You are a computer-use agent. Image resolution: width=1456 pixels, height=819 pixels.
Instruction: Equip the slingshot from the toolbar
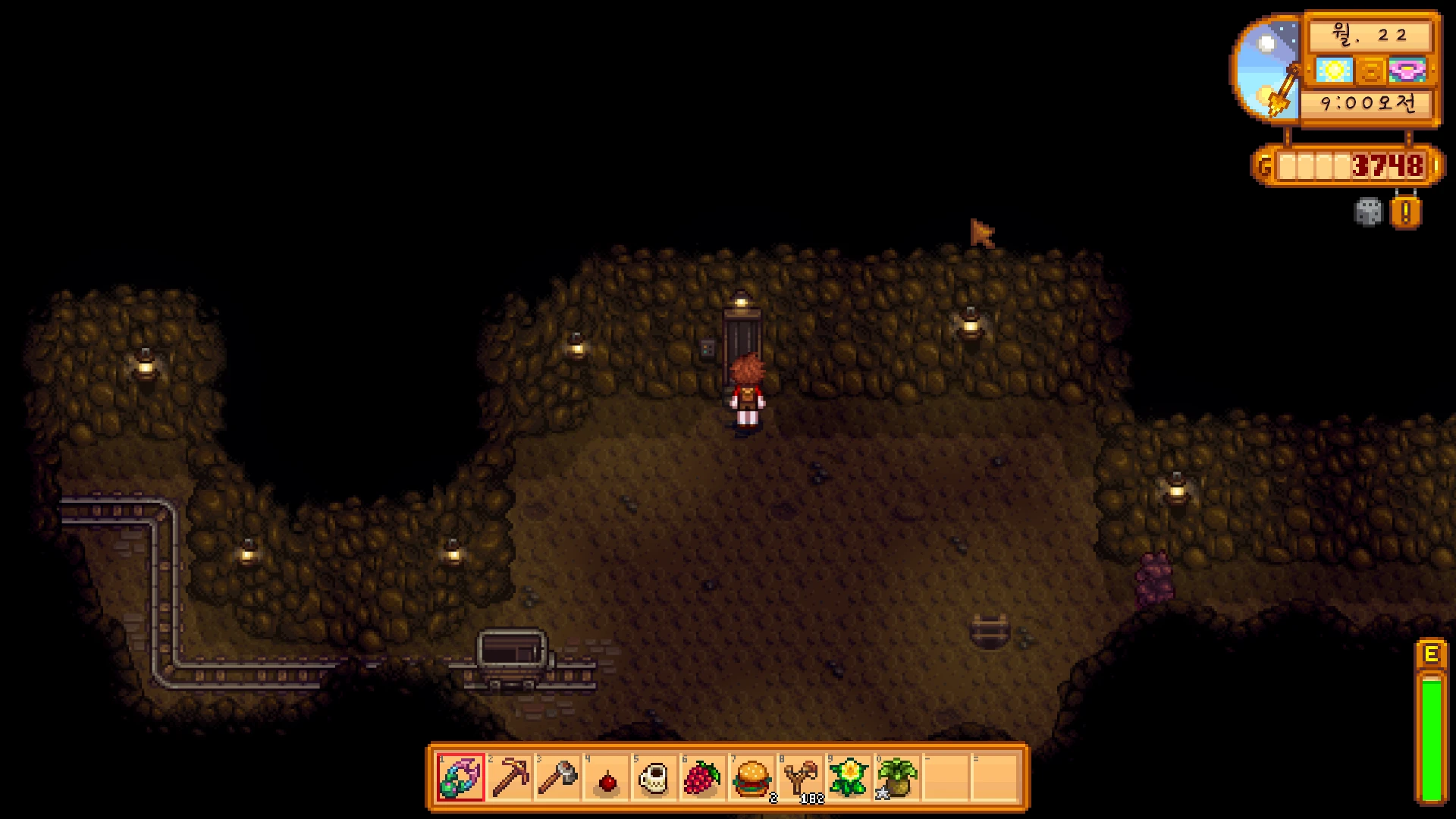(800, 778)
